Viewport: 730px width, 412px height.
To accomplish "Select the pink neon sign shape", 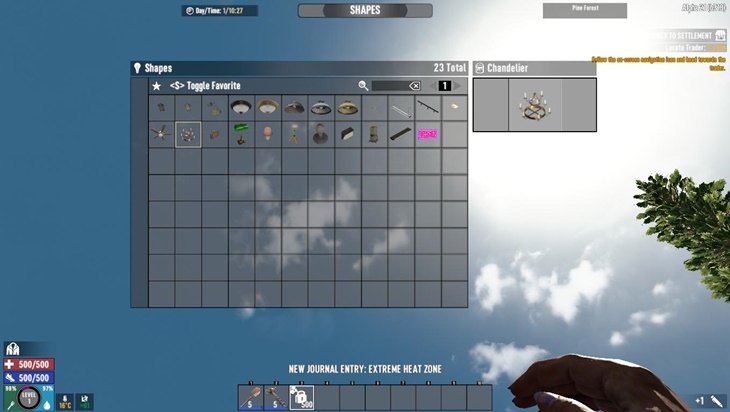I will pos(428,134).
